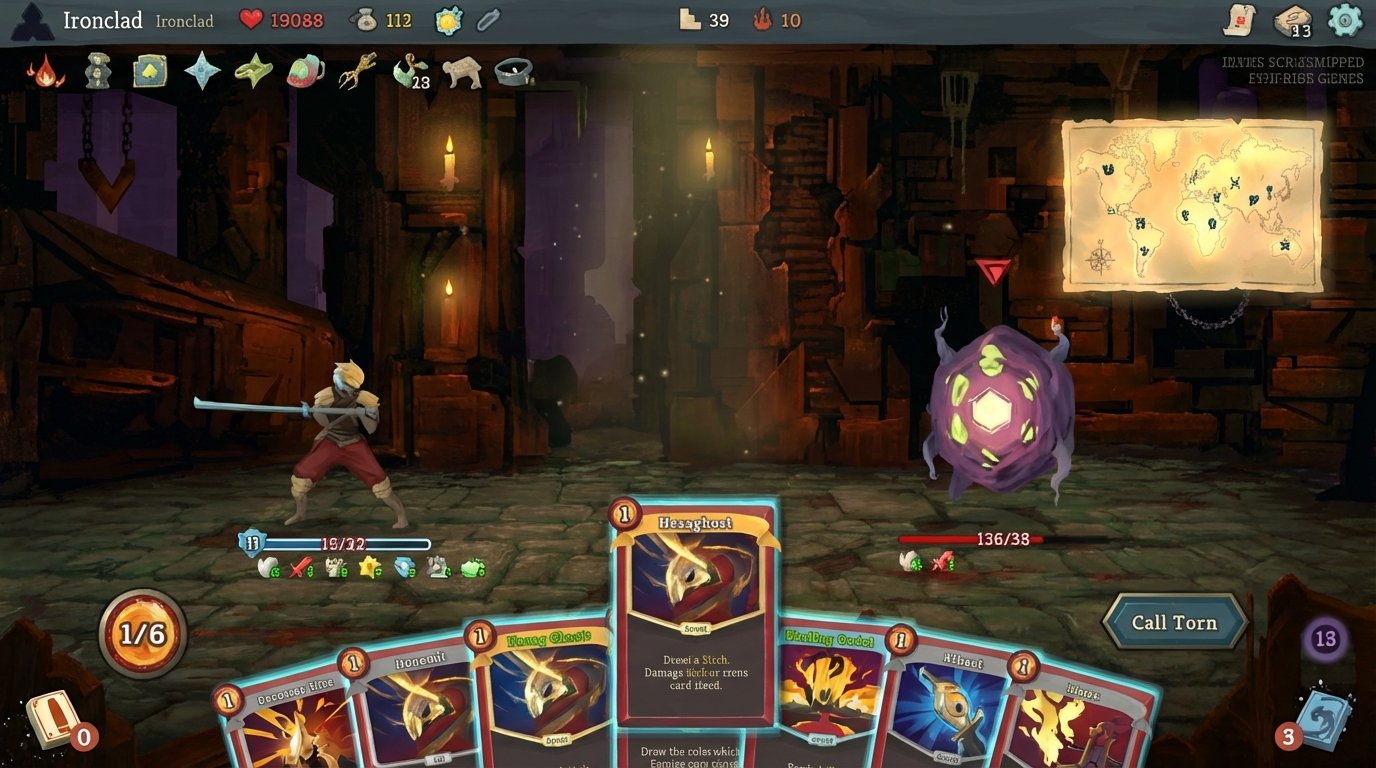Image resolution: width=1376 pixels, height=768 pixels.
Task: Inspect the bird claw relic
Action: (x=357, y=71)
